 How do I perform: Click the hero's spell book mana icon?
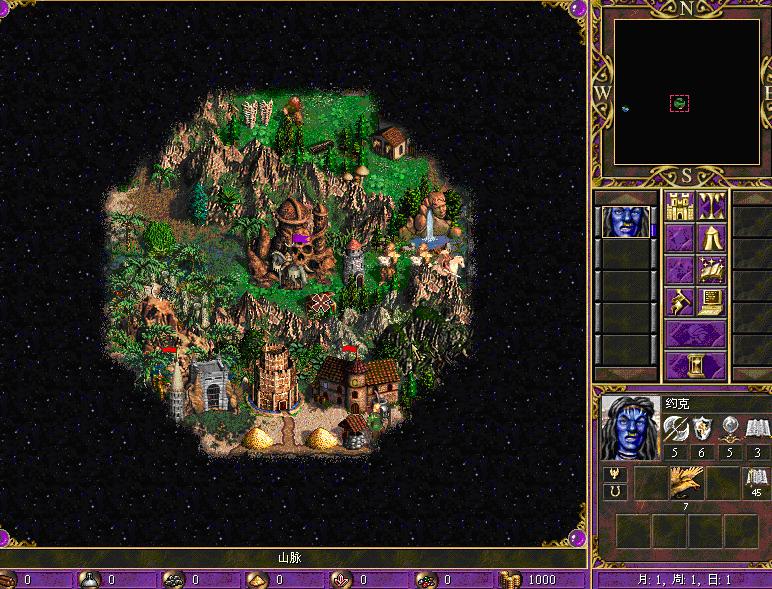[756, 482]
